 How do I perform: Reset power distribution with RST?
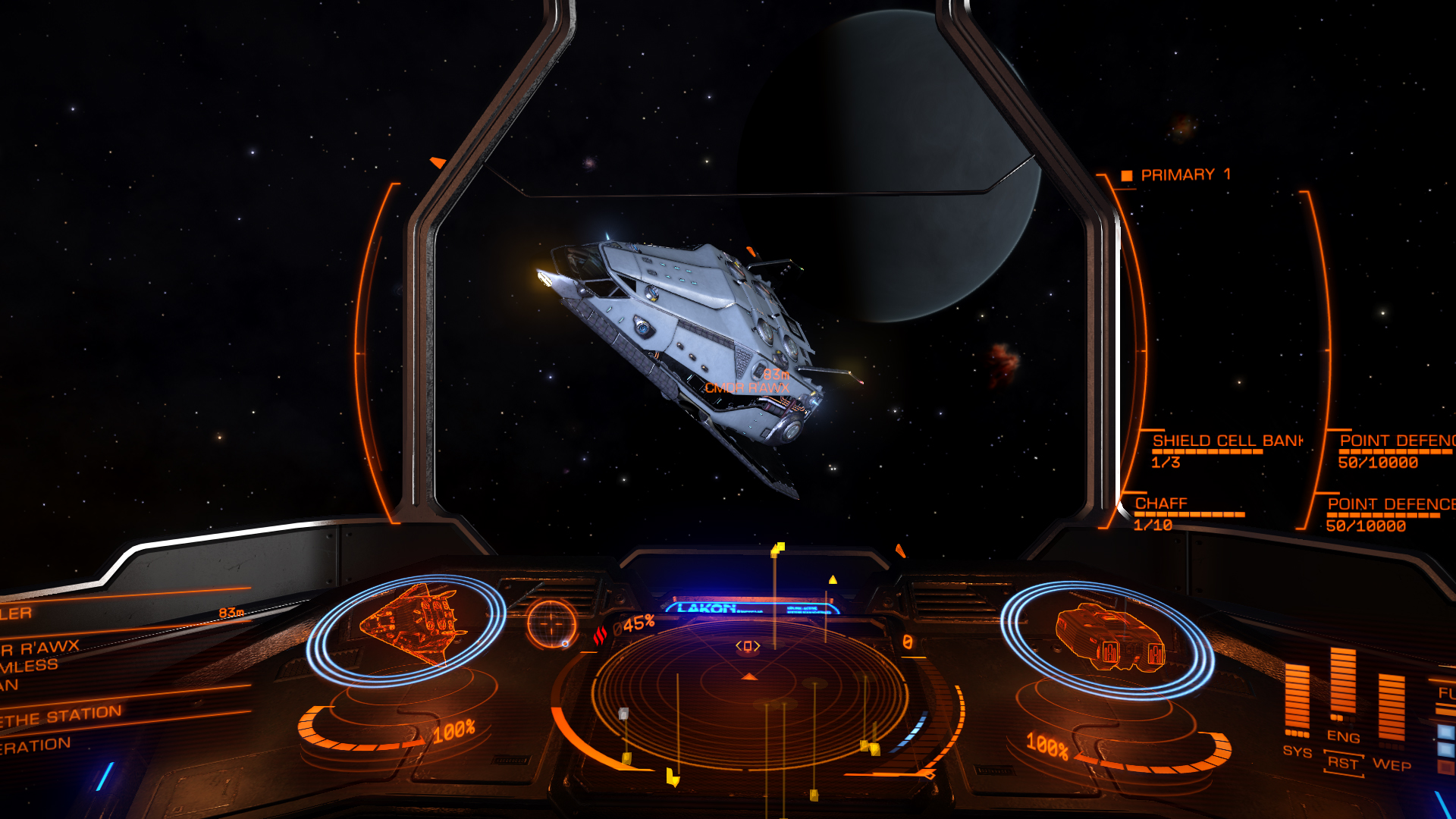click(x=1343, y=764)
